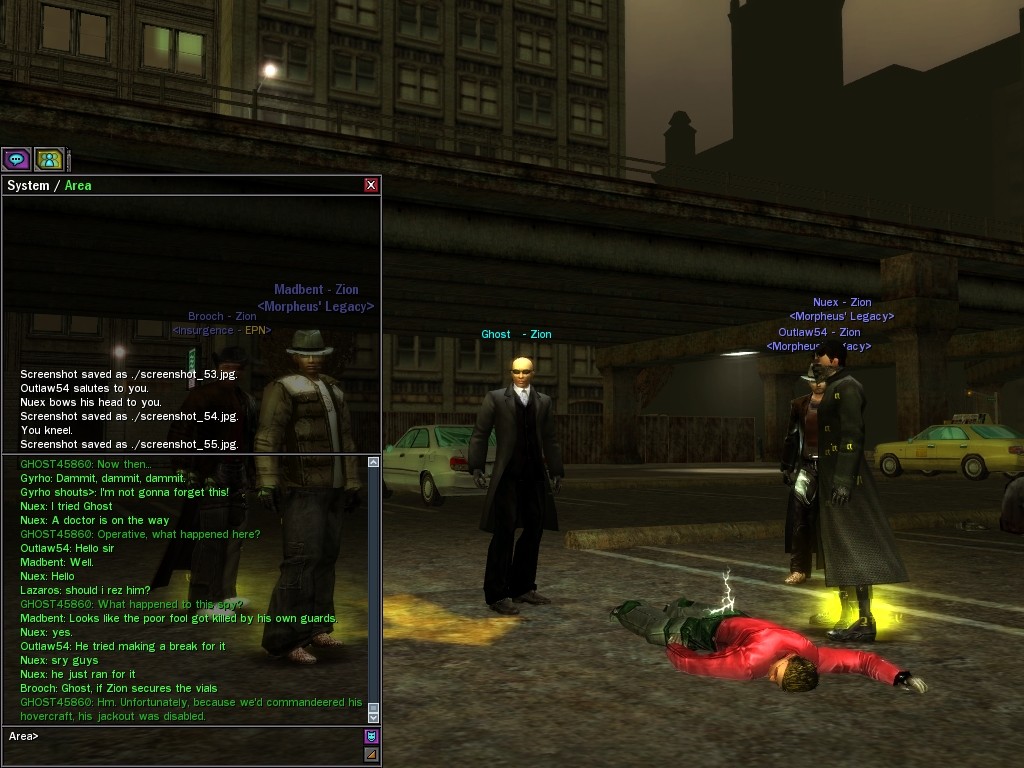Open the yellow people group icon
The height and width of the screenshot is (768, 1024).
point(49,158)
